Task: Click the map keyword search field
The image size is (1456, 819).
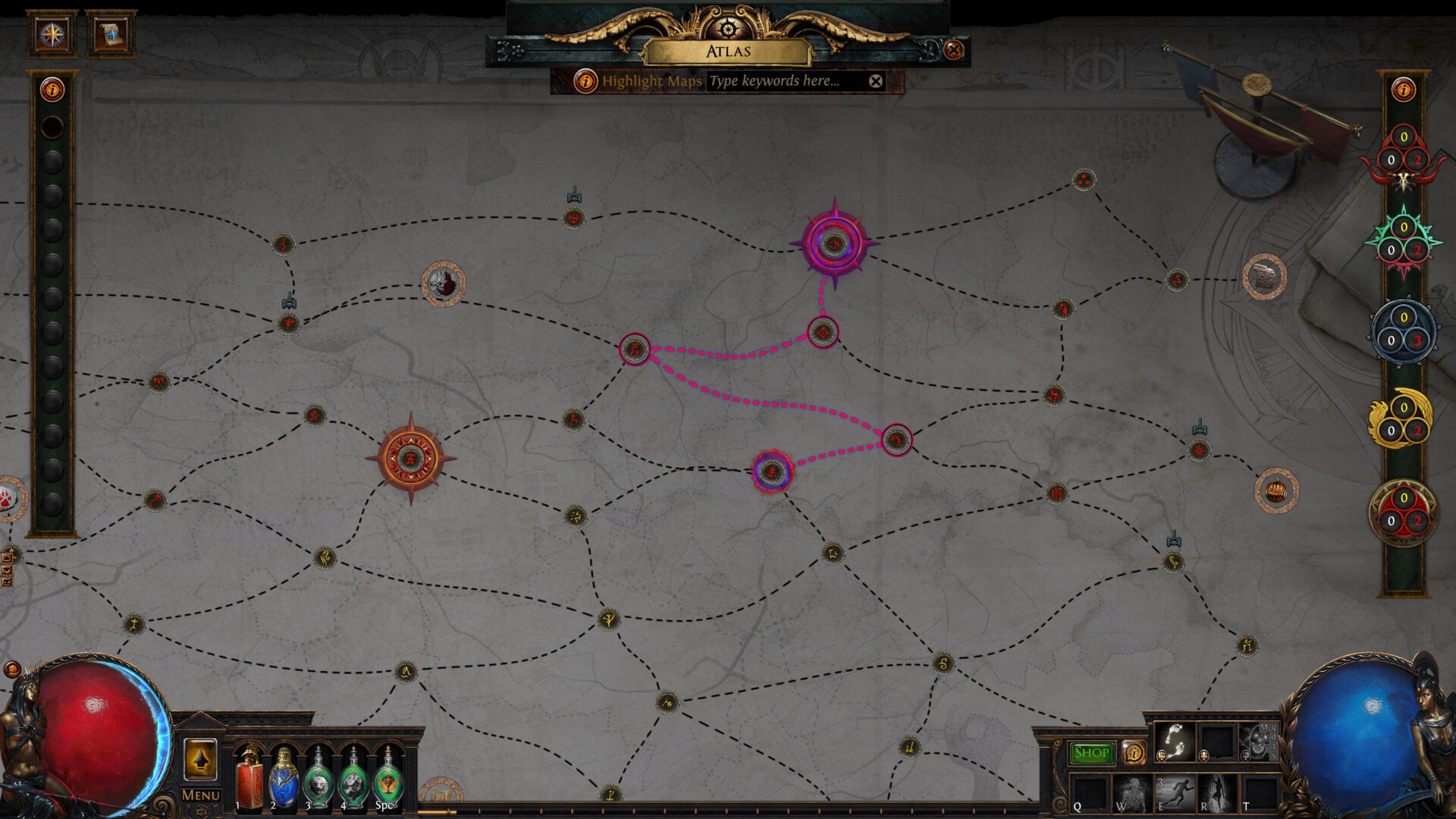Action: click(x=781, y=81)
